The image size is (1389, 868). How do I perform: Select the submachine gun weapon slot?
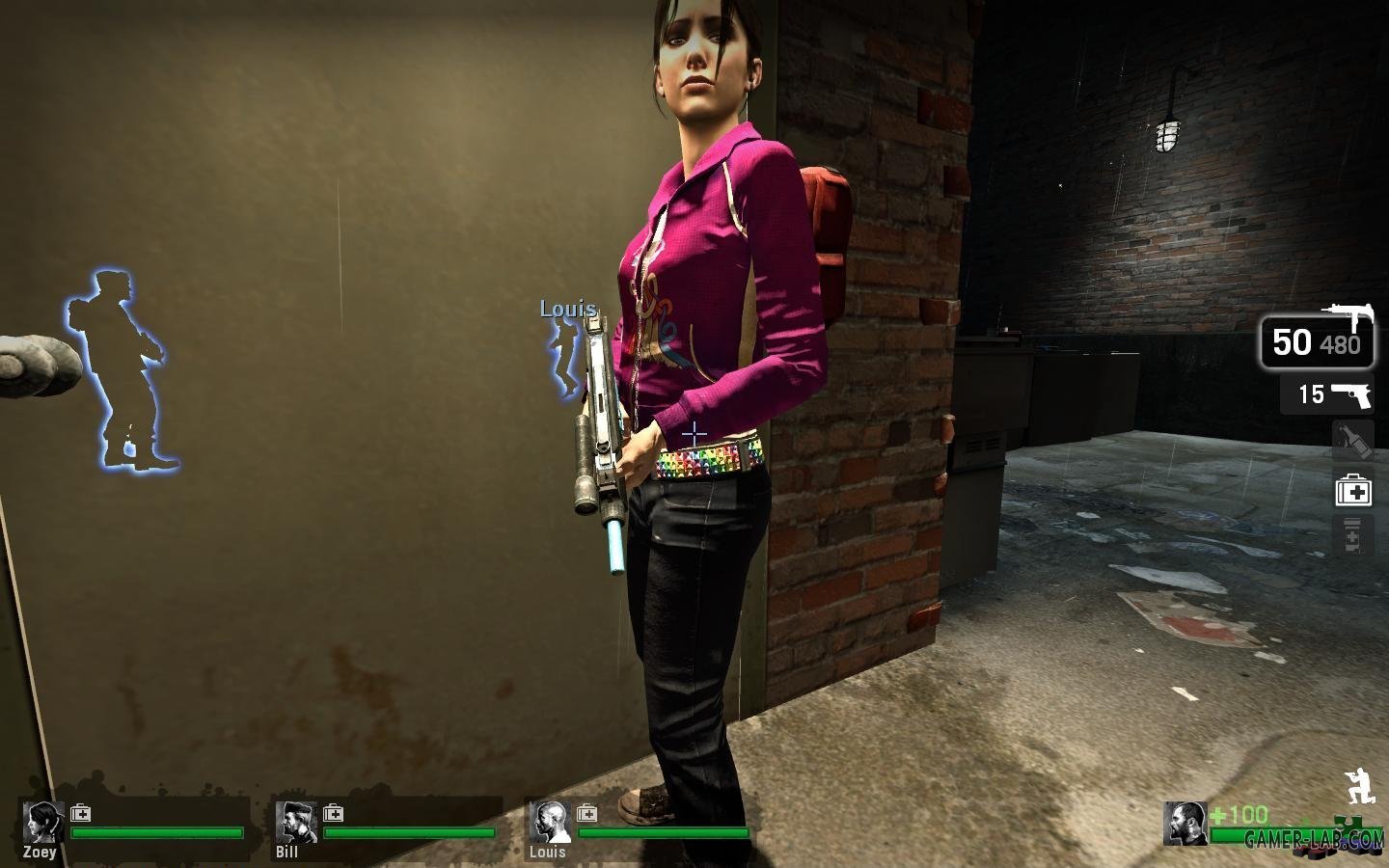[x=1317, y=342]
